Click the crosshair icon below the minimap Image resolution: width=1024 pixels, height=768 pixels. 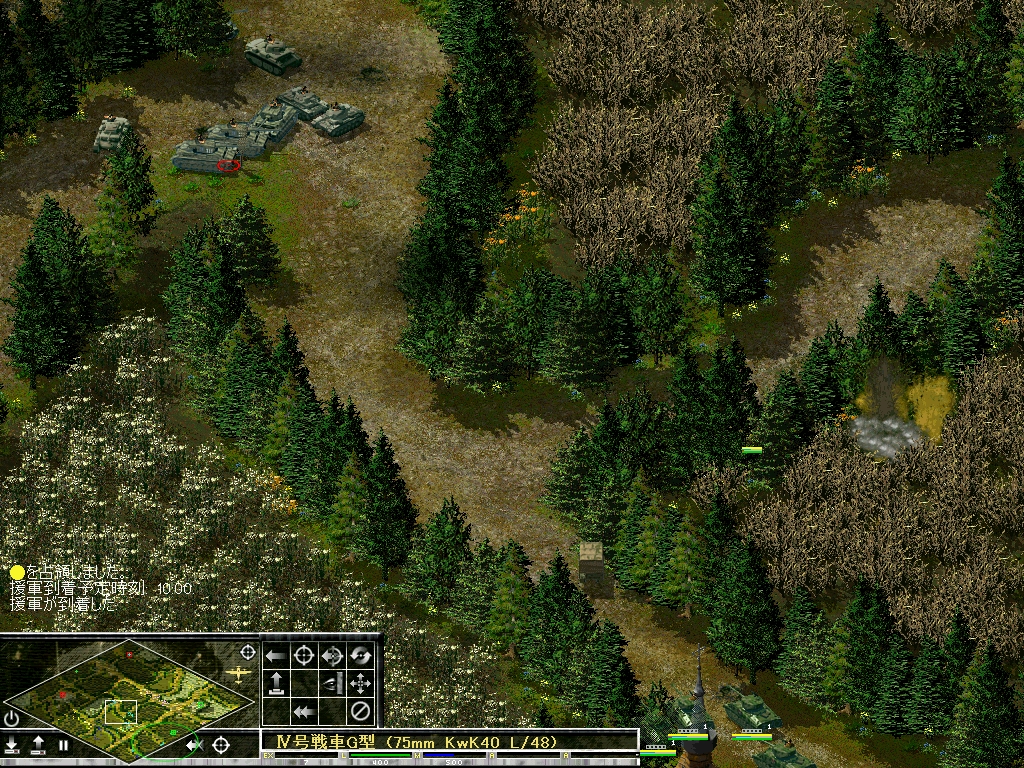221,744
